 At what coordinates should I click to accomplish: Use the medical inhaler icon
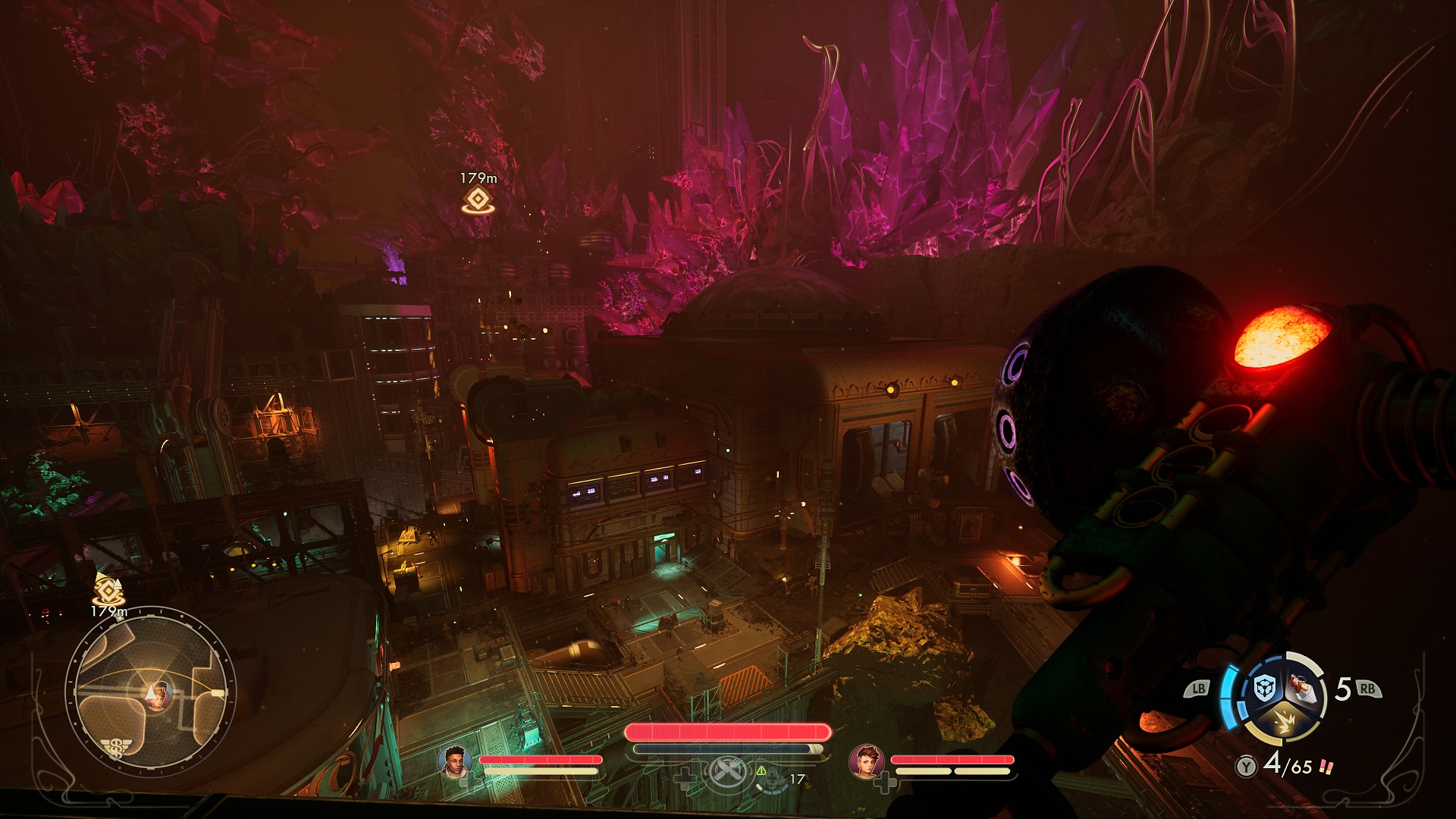pos(770,778)
